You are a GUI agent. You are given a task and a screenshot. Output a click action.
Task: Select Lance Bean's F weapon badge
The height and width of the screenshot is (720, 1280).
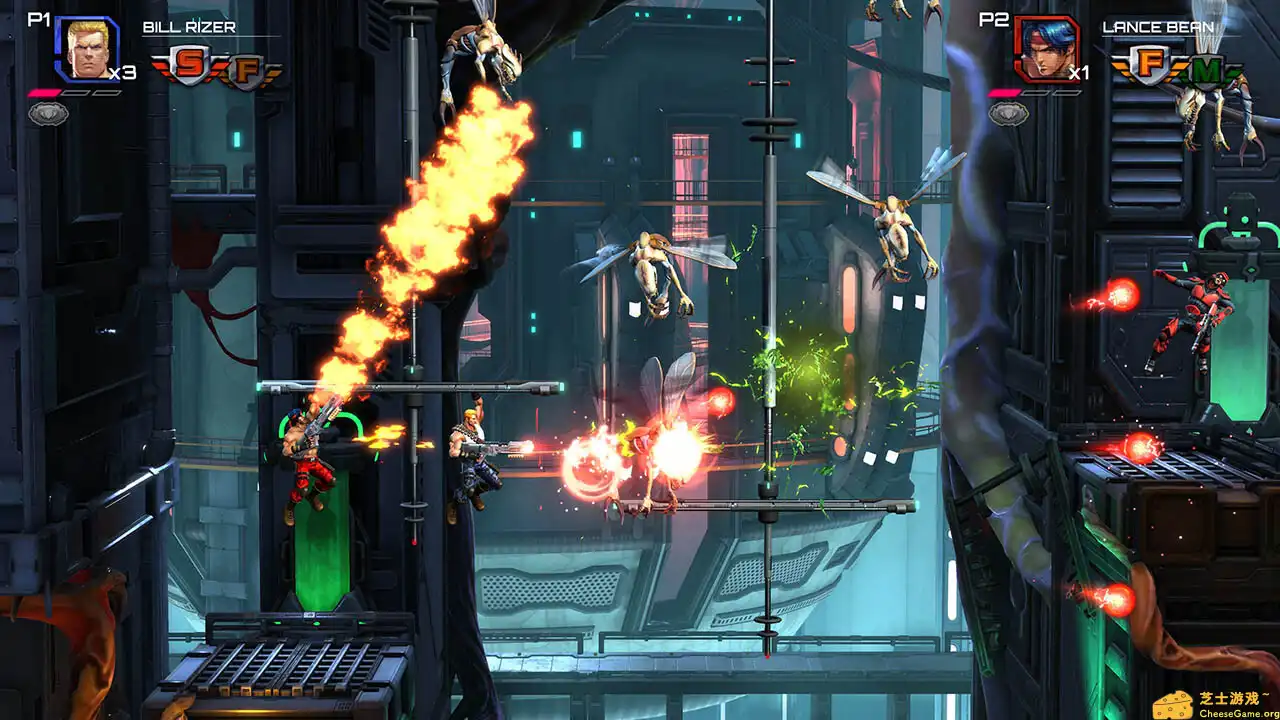1148,62
